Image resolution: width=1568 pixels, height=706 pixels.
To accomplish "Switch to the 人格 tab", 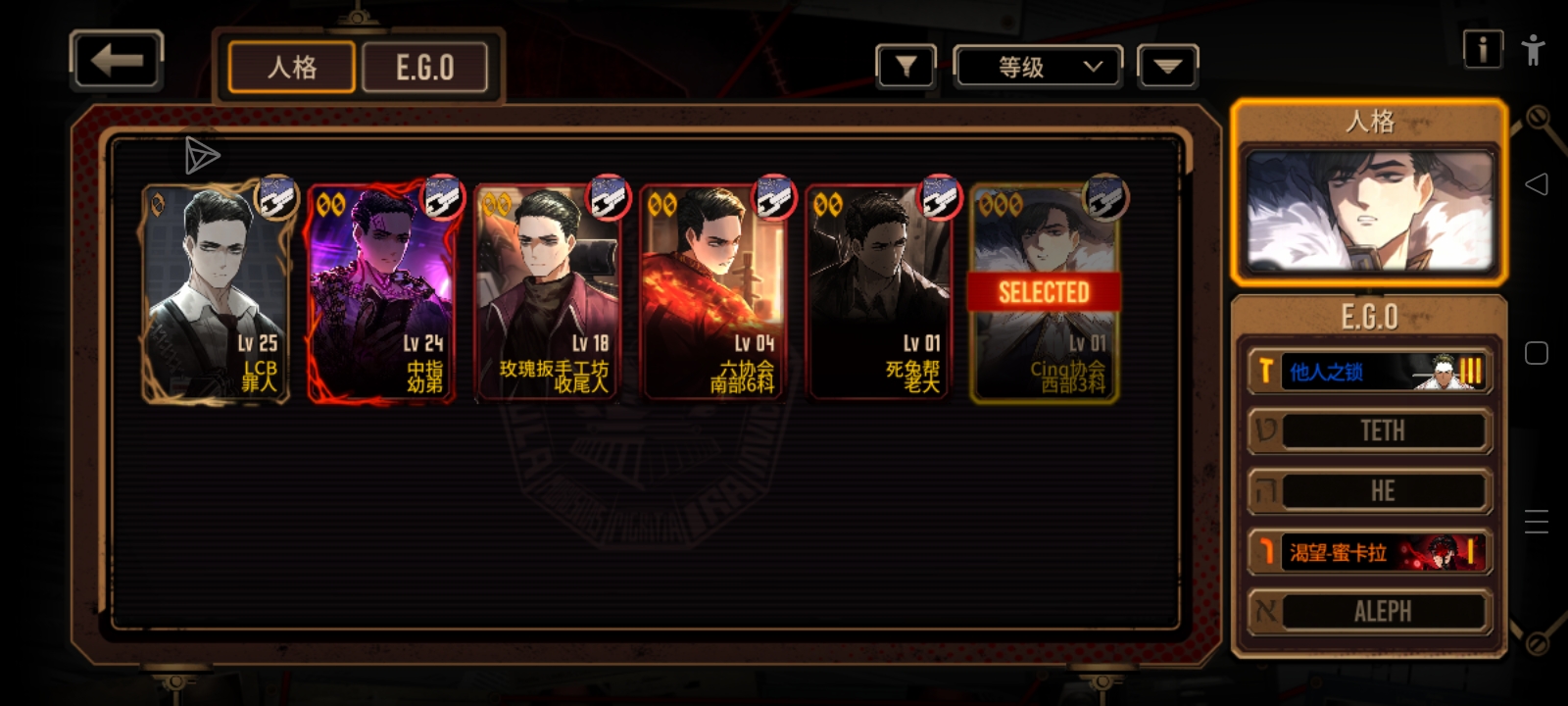I will [292, 68].
